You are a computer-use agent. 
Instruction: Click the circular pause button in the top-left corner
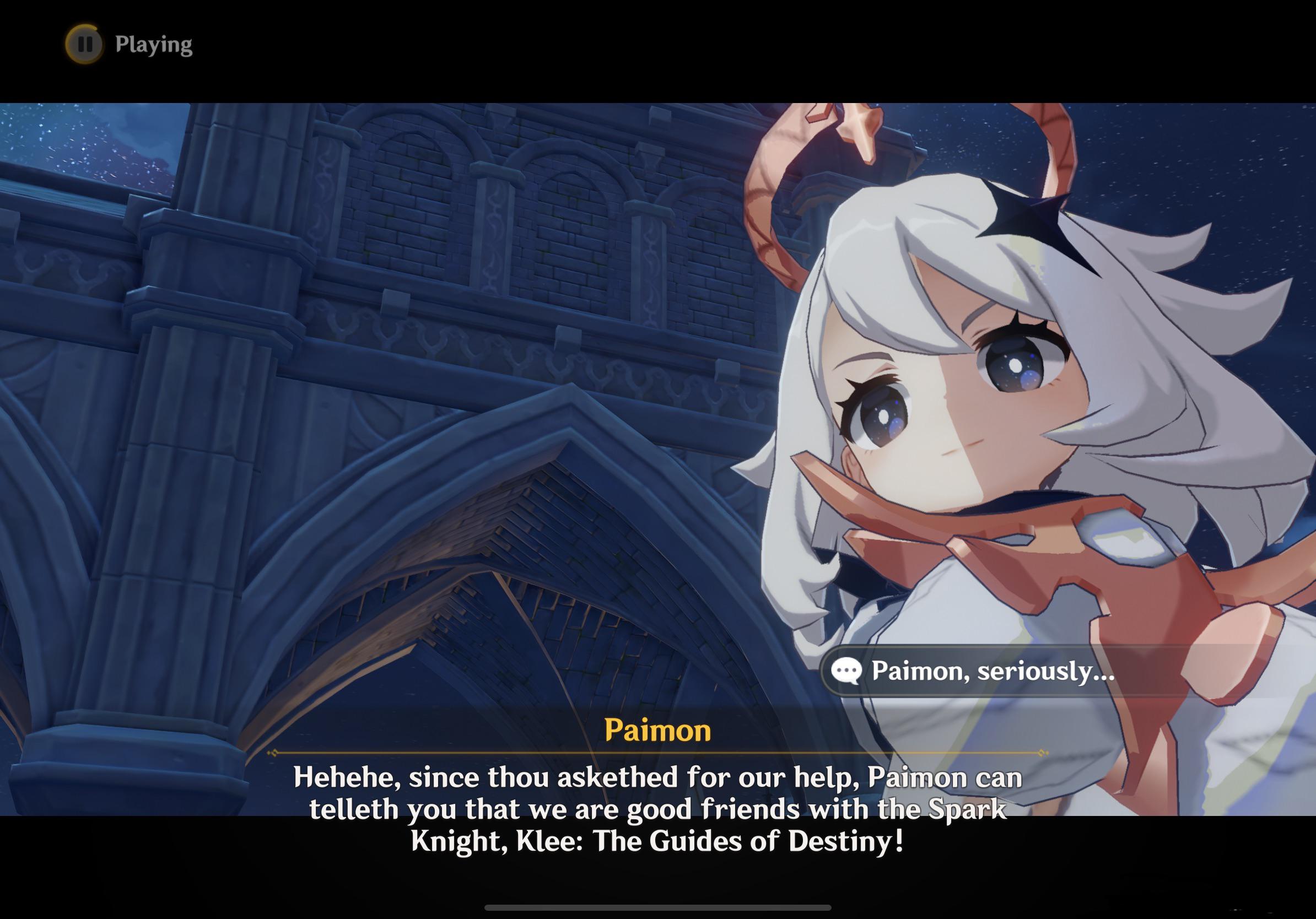pos(85,43)
